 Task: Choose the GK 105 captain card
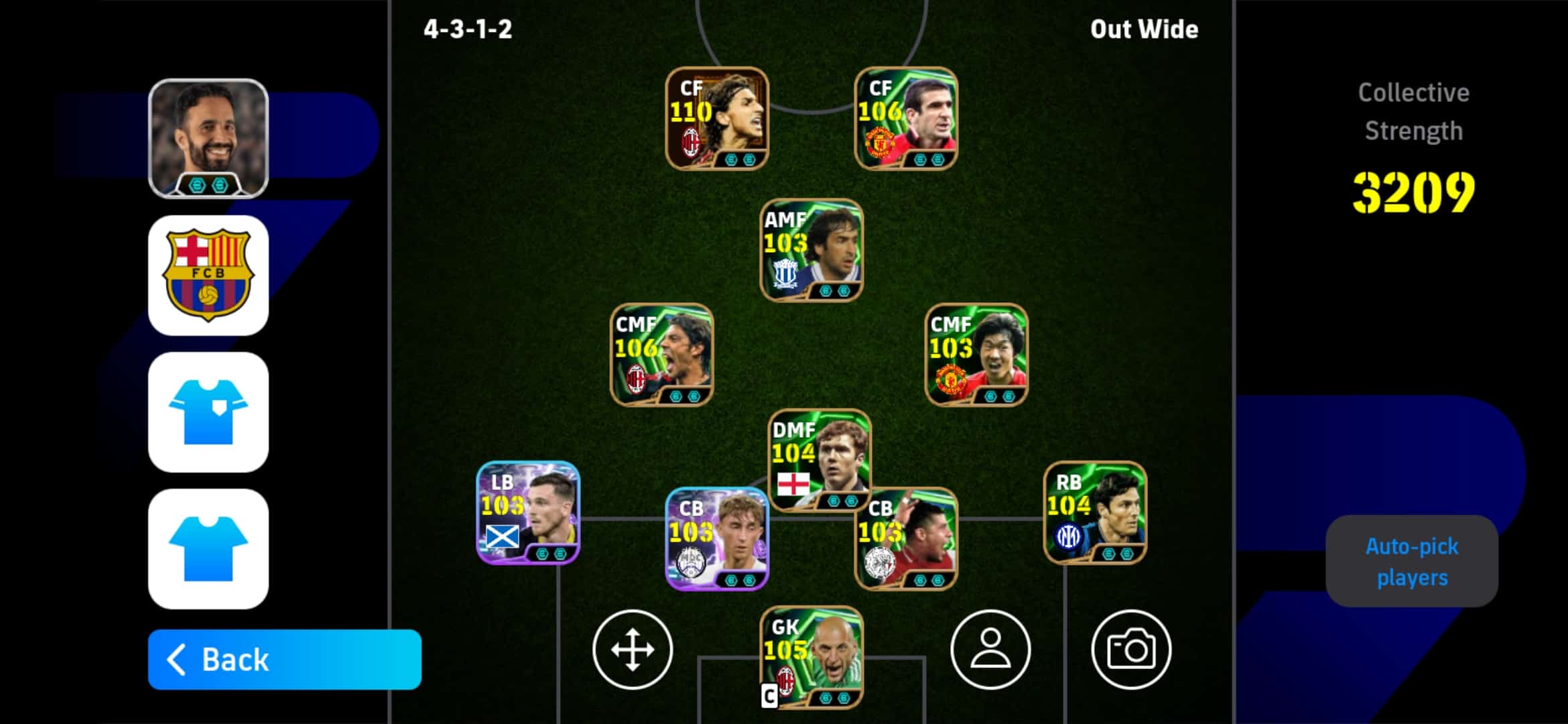[811, 658]
